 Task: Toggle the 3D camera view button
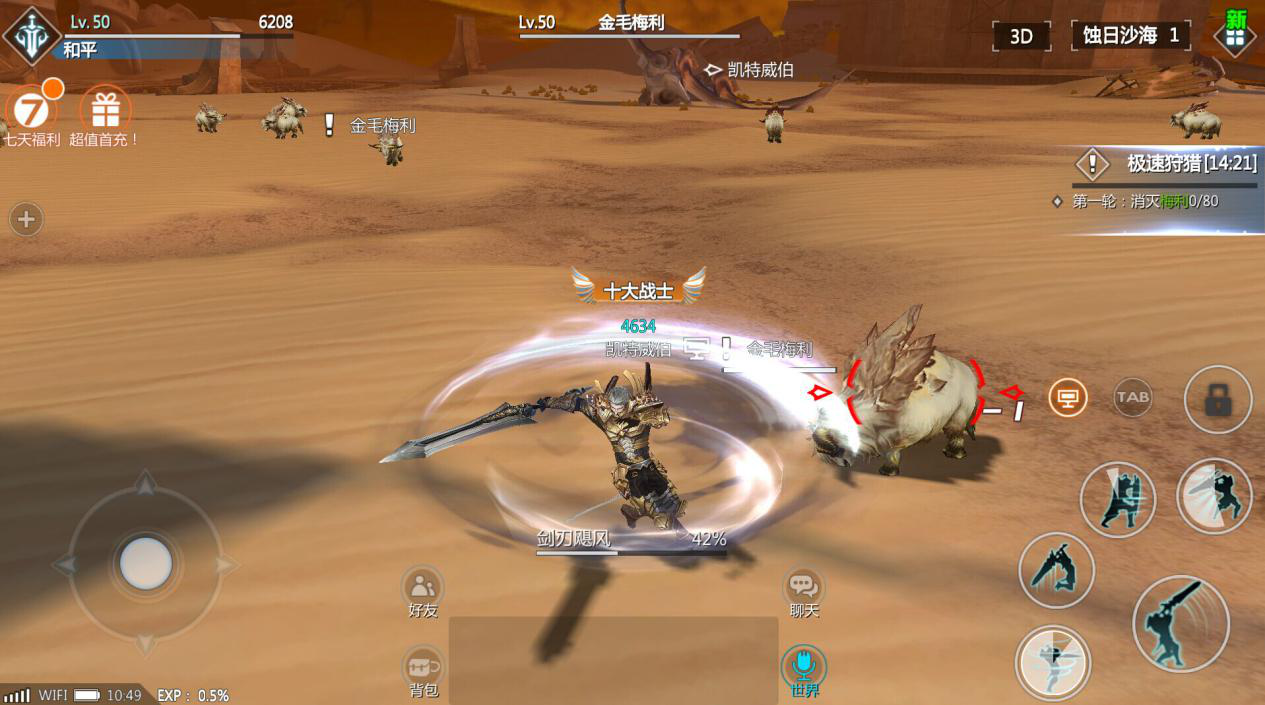tap(1021, 36)
